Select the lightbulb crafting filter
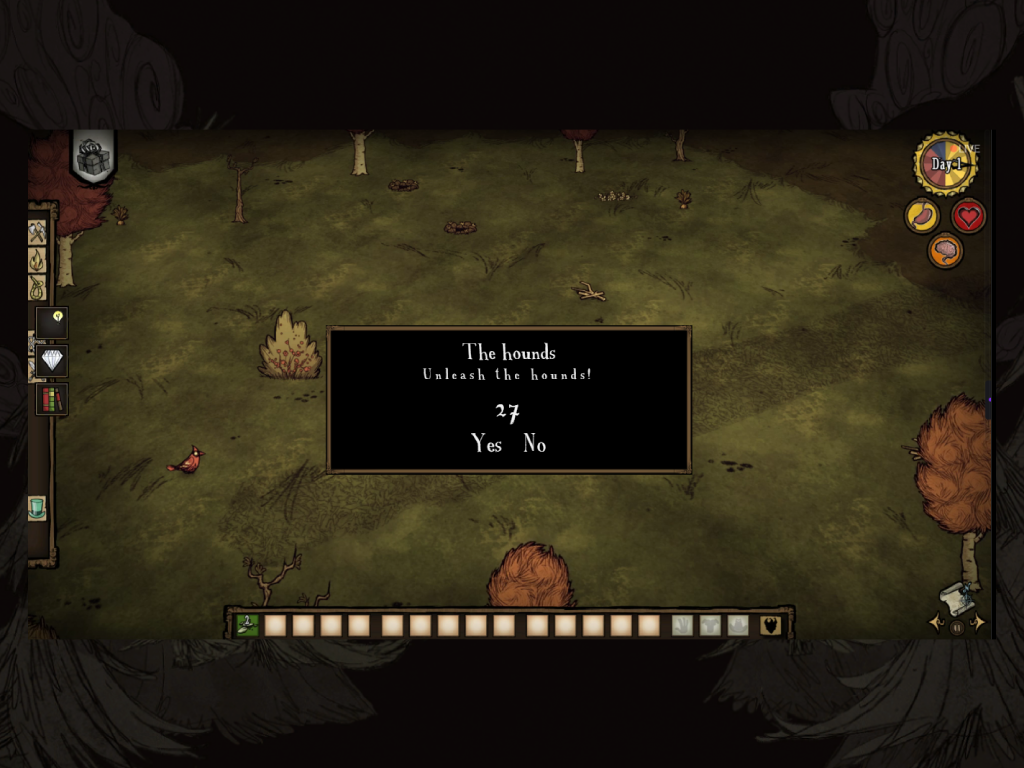The width and height of the screenshot is (1024, 768). 53,321
